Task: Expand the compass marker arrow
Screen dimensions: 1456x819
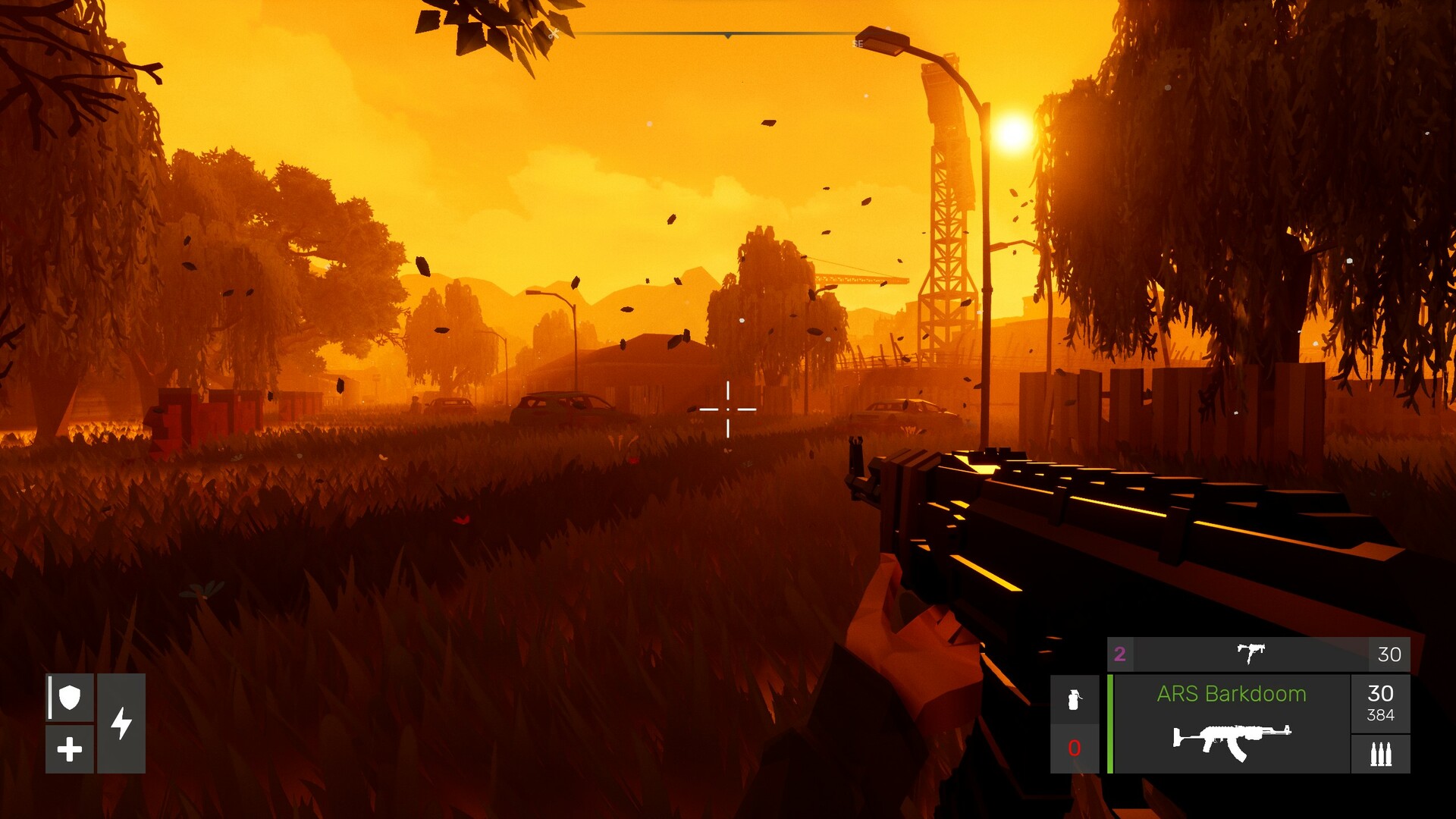Action: point(728,36)
